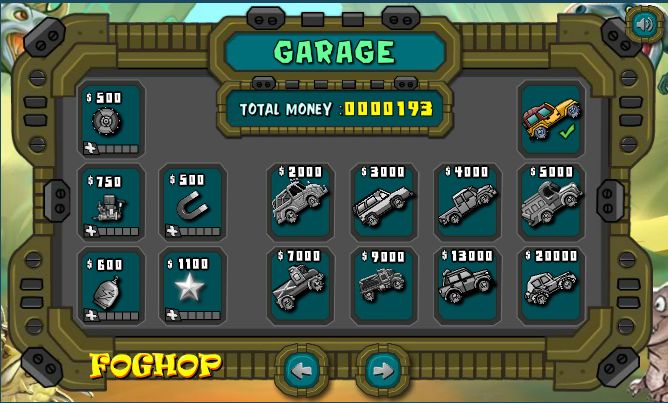Buy the $500 wheel upgrade

click(112, 120)
